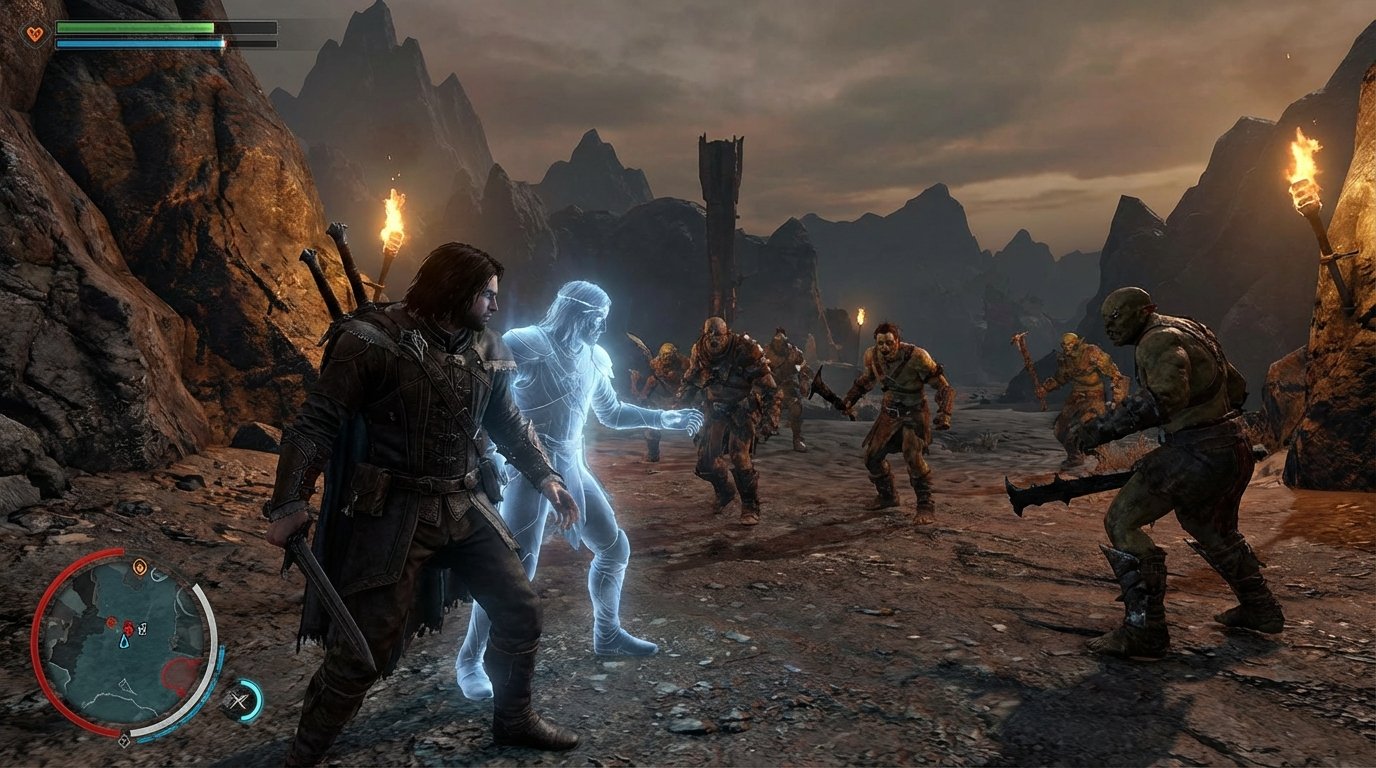Select the blue player arrow on the minimap
The image size is (1376, 768).
pos(124,641)
